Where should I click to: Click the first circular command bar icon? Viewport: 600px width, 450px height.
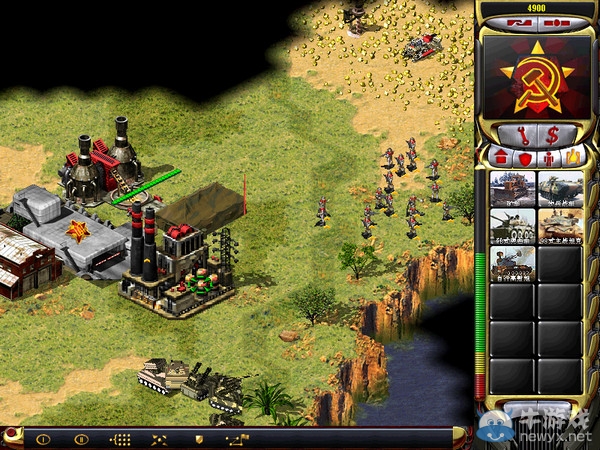pos(44,438)
